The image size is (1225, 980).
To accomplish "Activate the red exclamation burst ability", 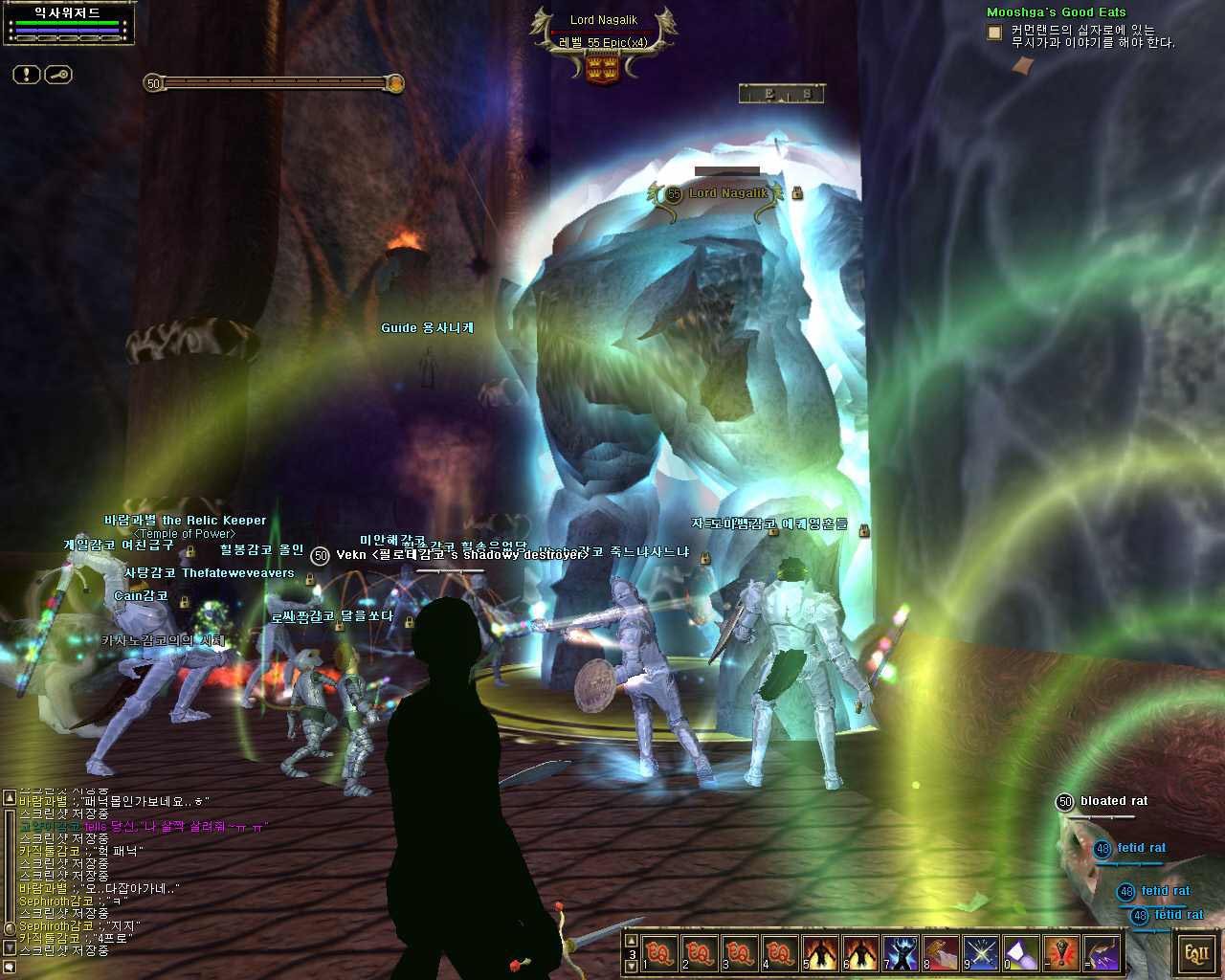I will pos(1061,954).
